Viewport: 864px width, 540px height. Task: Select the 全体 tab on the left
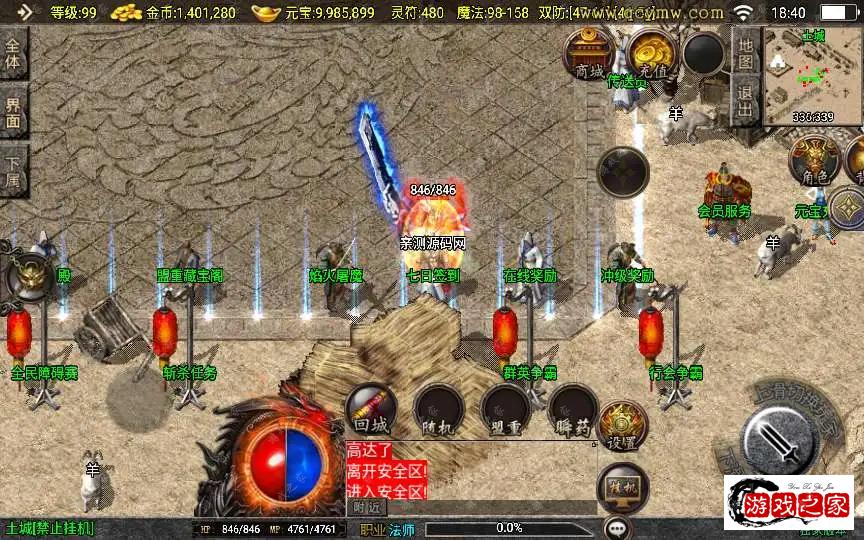13,53
